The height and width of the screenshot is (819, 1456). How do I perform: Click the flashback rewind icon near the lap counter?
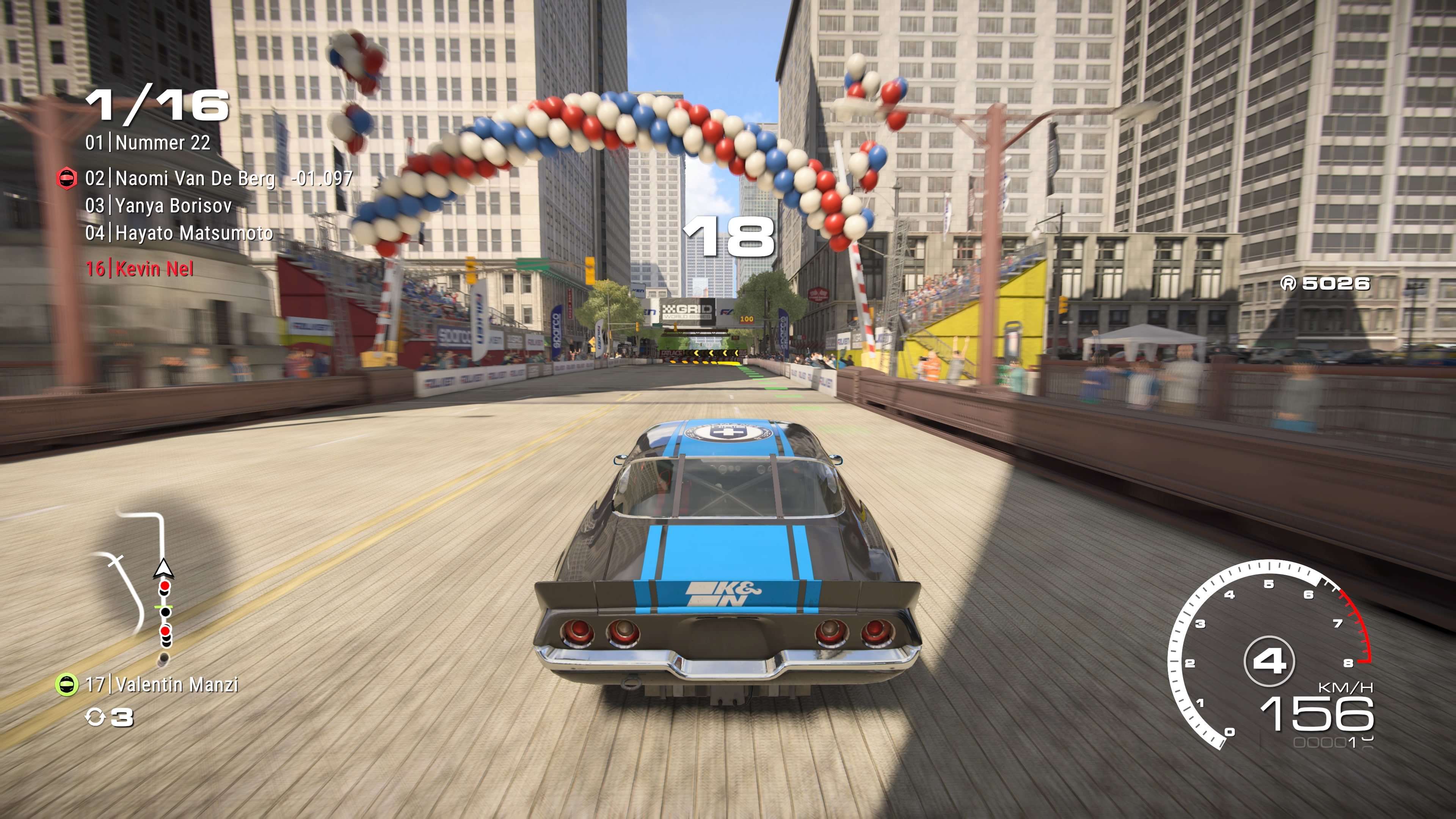(x=95, y=718)
